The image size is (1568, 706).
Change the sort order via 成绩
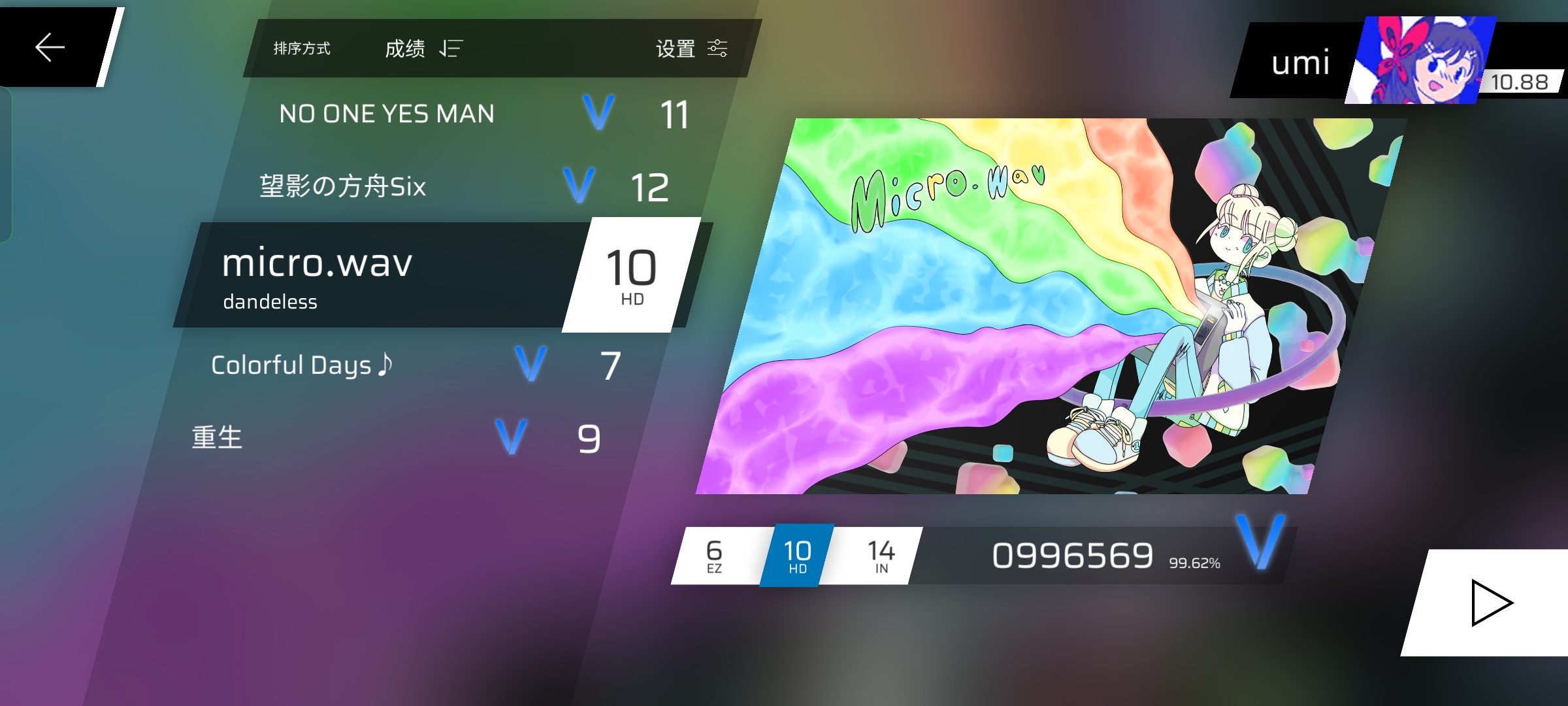click(x=423, y=48)
